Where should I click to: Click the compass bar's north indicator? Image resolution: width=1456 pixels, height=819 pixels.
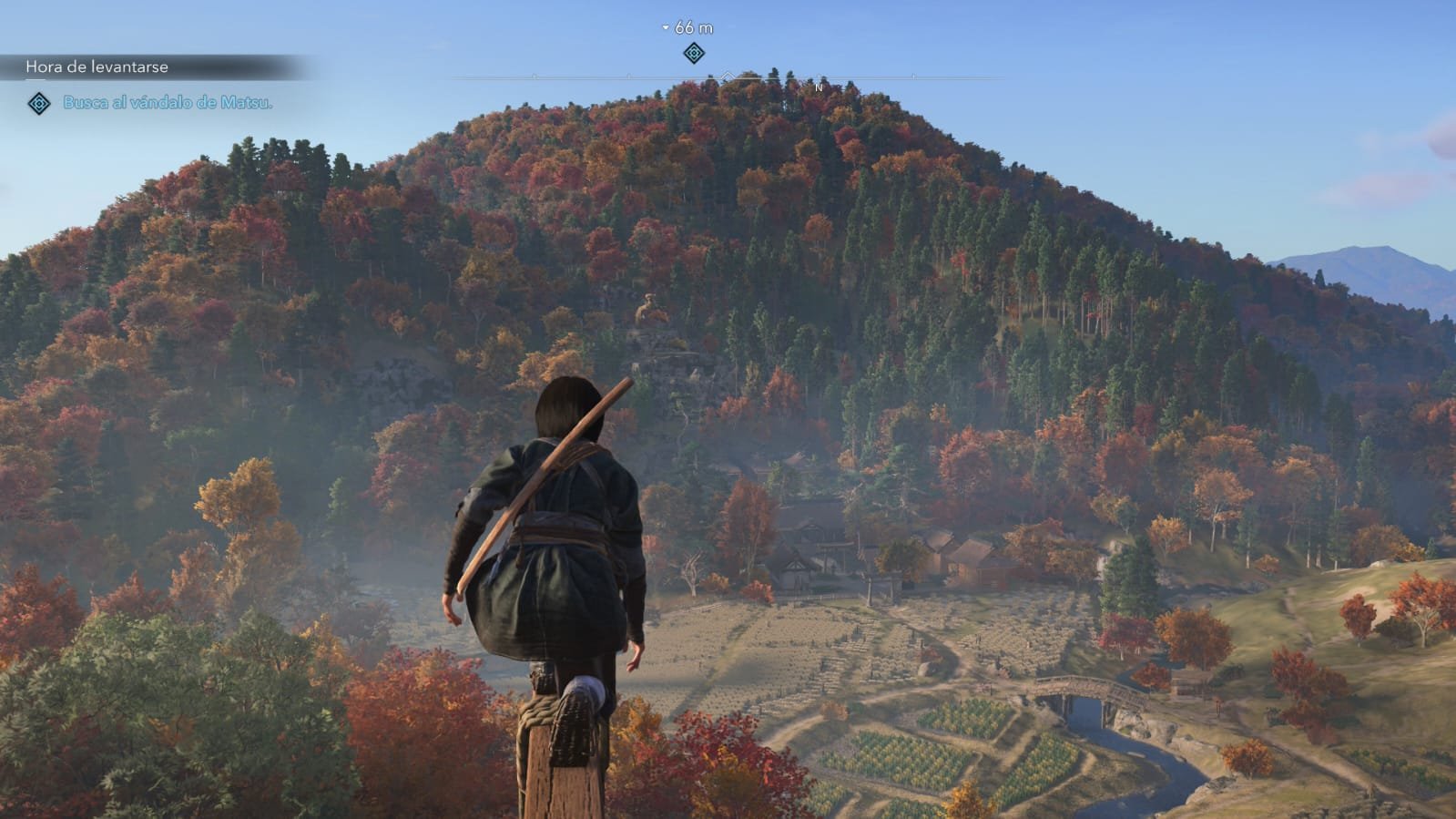tap(819, 87)
